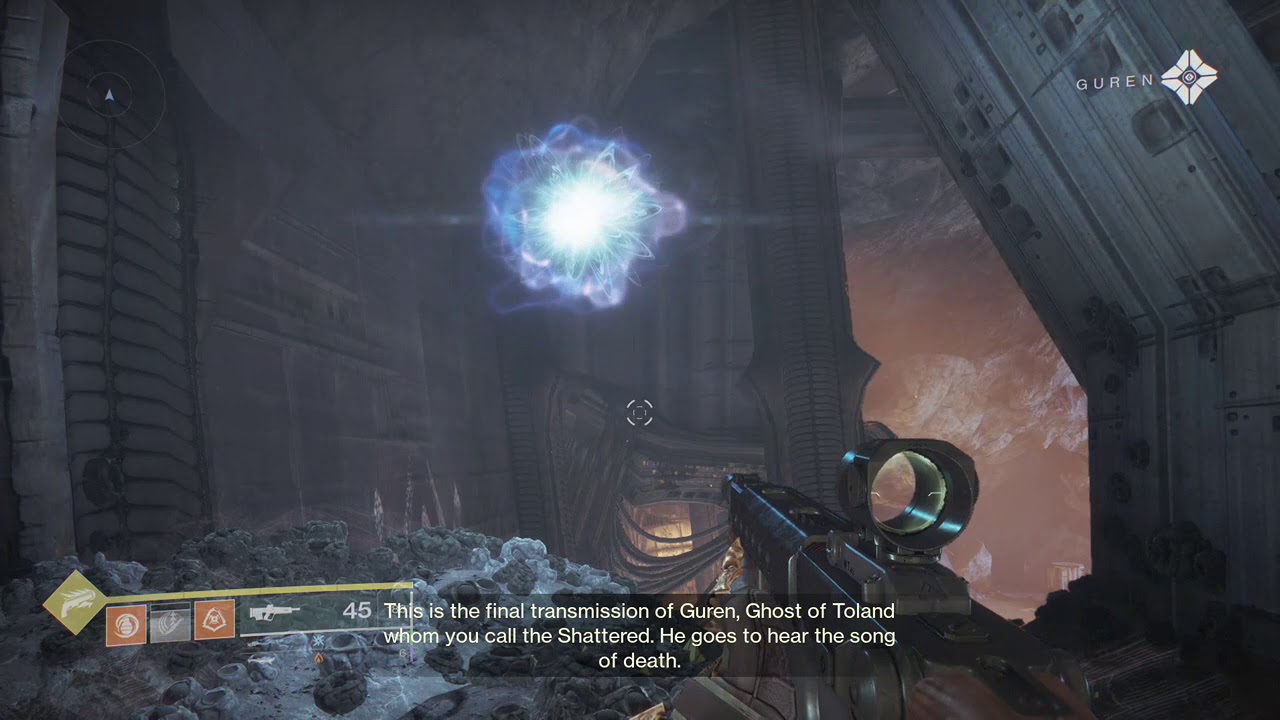
Task: Click the Ghost icon beside GUREN
Action: pos(1189,78)
